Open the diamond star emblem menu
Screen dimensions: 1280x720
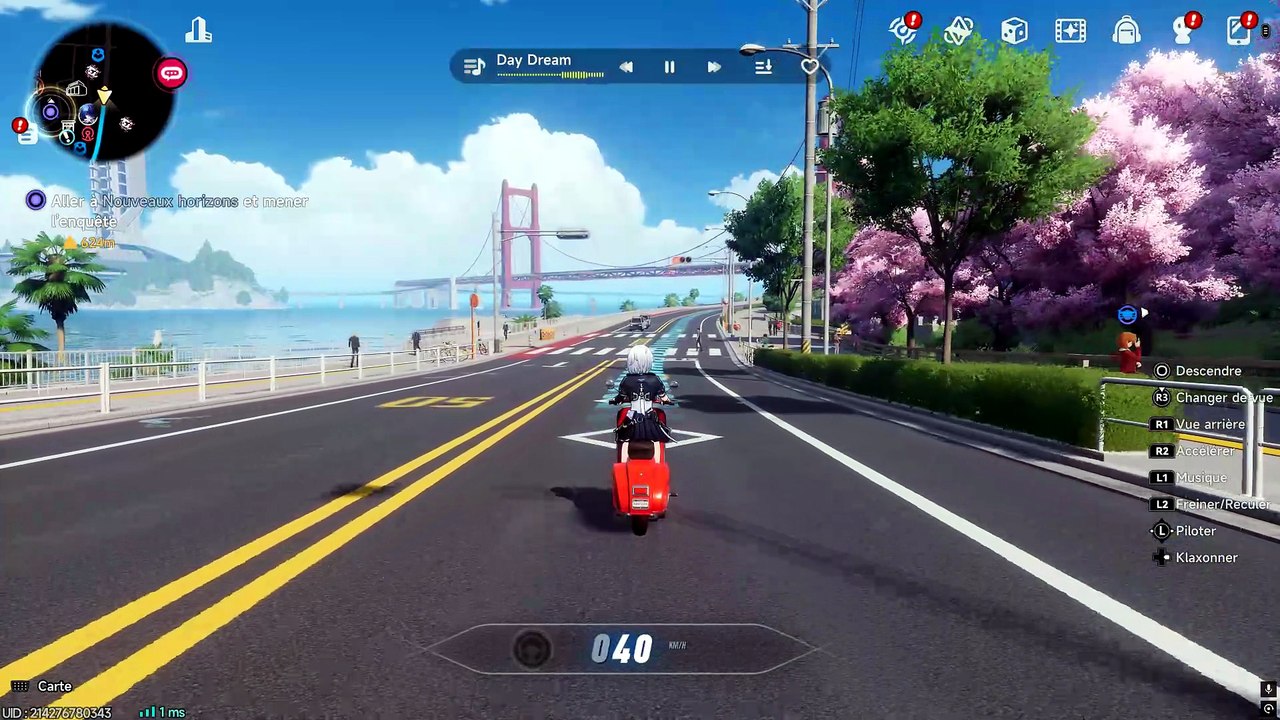958,31
